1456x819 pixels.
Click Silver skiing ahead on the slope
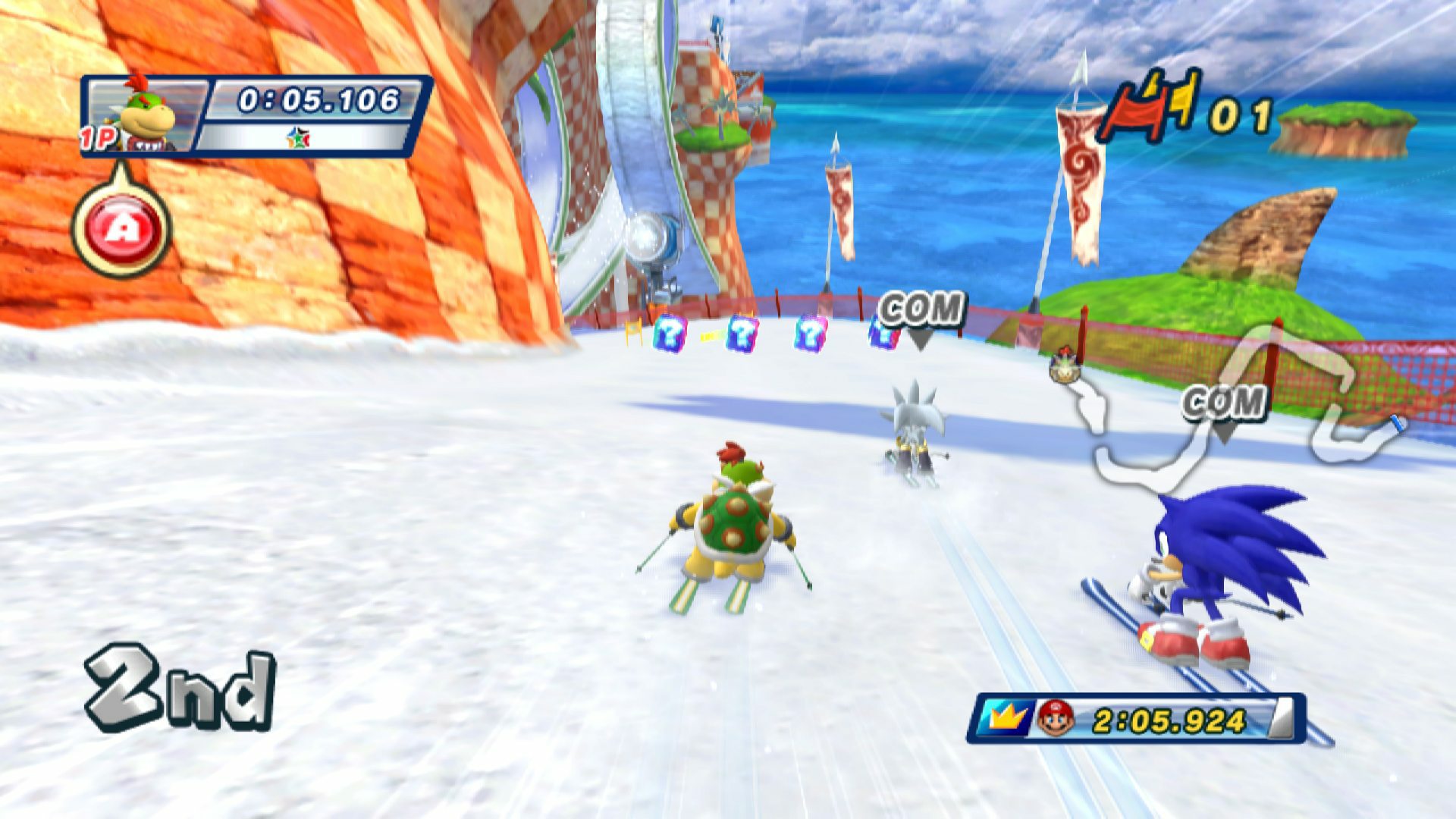click(x=915, y=425)
